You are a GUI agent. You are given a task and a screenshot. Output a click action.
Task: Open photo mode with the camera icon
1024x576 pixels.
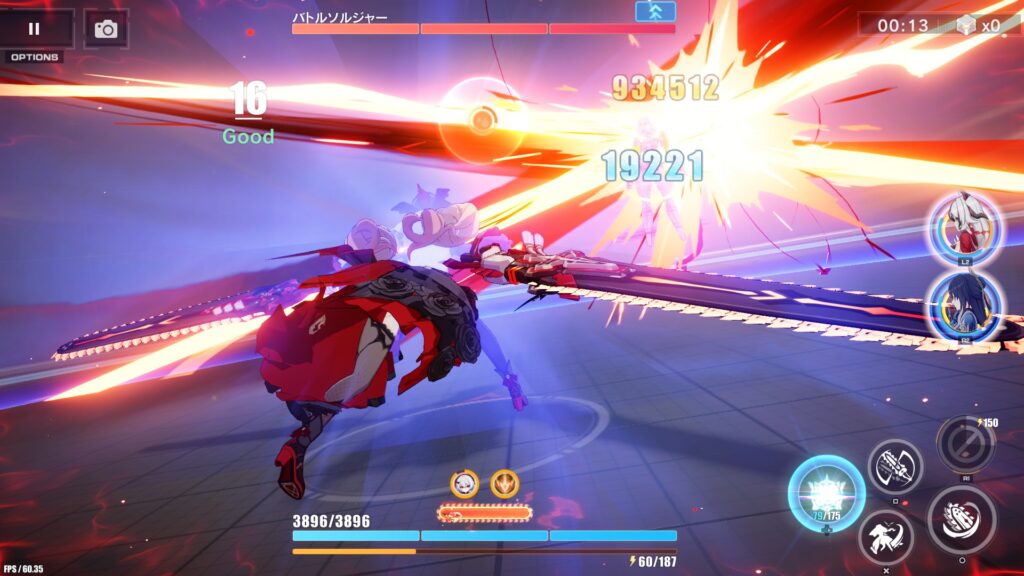[x=105, y=29]
